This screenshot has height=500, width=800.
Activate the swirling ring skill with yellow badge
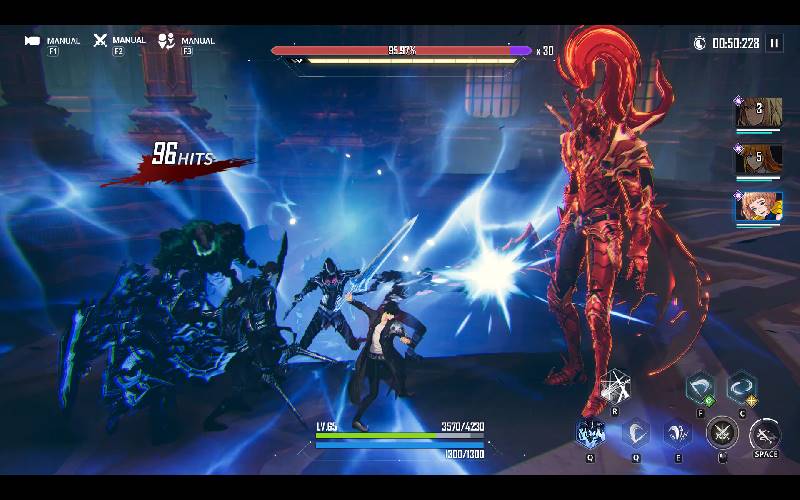pyautogui.click(x=741, y=387)
